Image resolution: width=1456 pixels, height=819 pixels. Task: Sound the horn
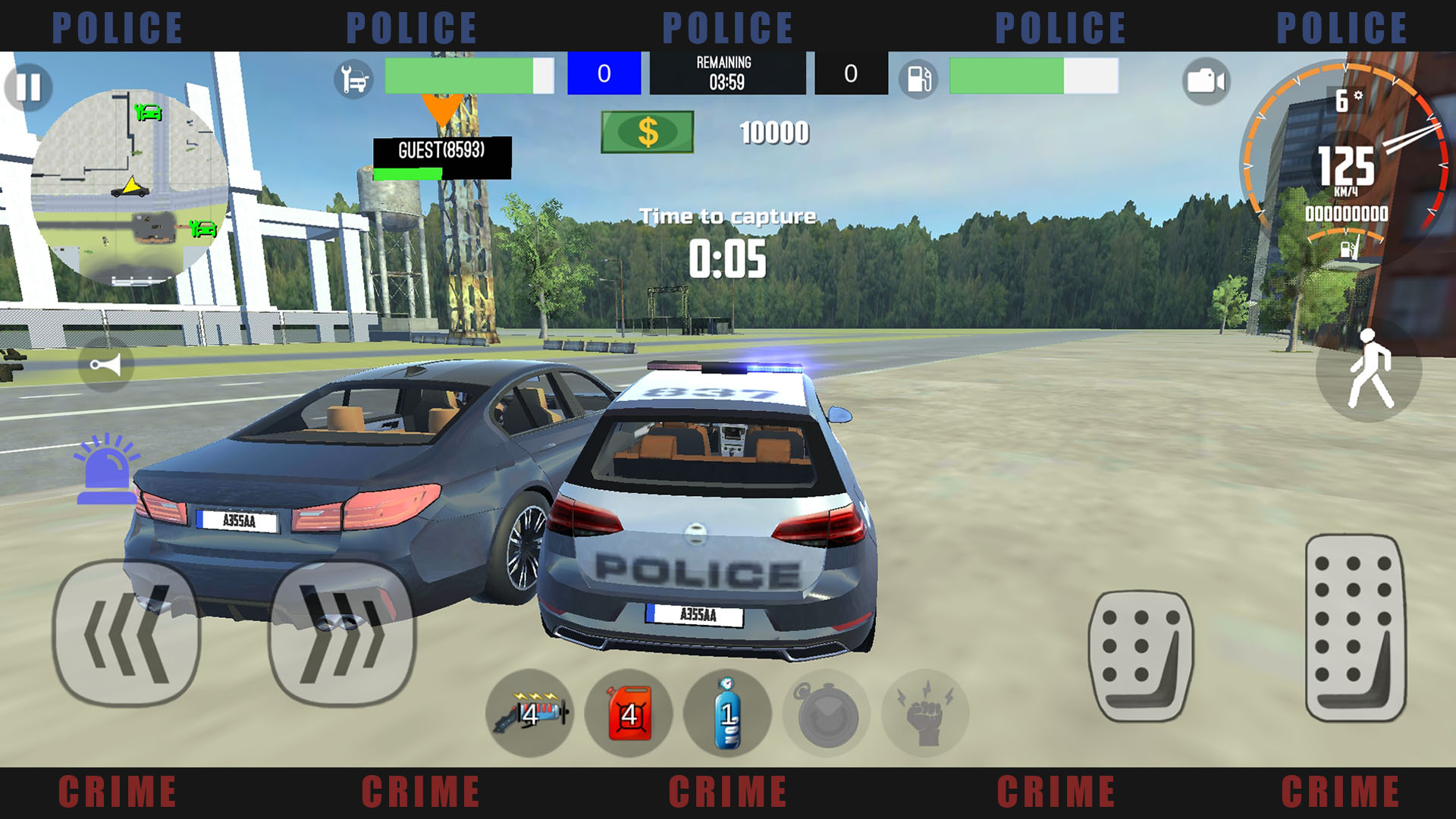coord(106,368)
